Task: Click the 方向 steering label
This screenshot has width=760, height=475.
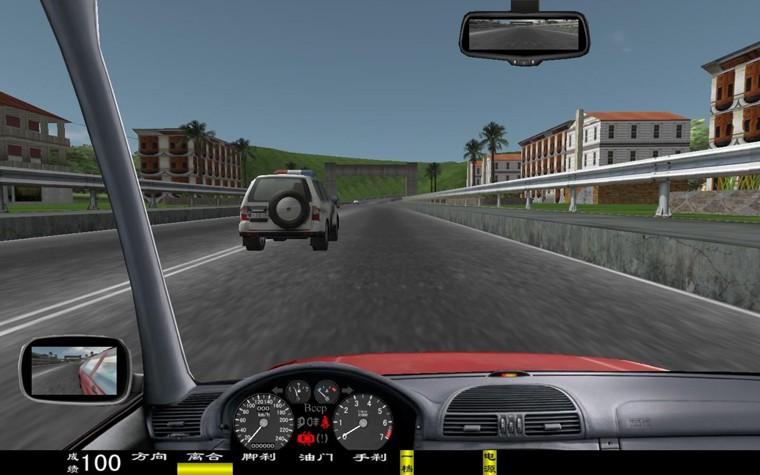Action: tap(149, 458)
